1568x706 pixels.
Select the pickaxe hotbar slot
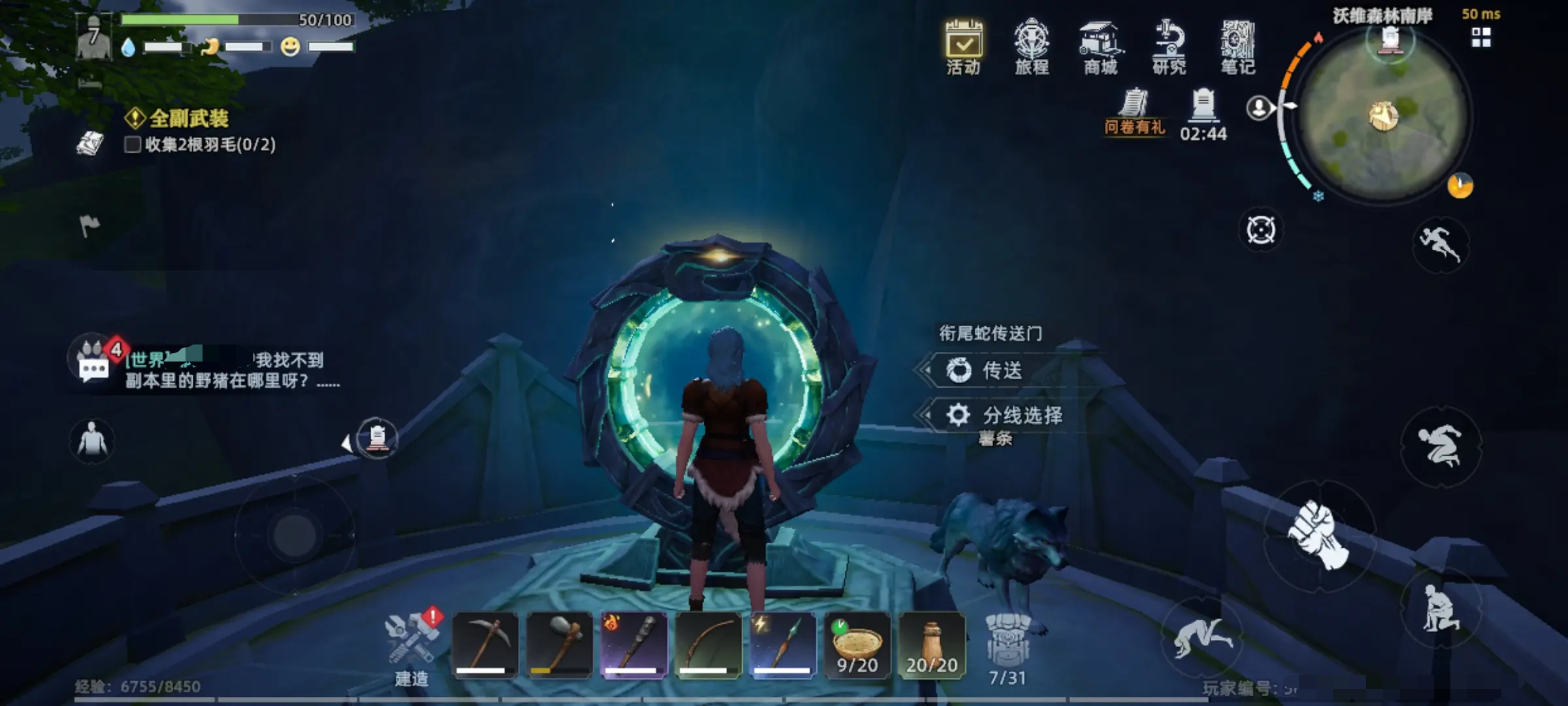(485, 645)
